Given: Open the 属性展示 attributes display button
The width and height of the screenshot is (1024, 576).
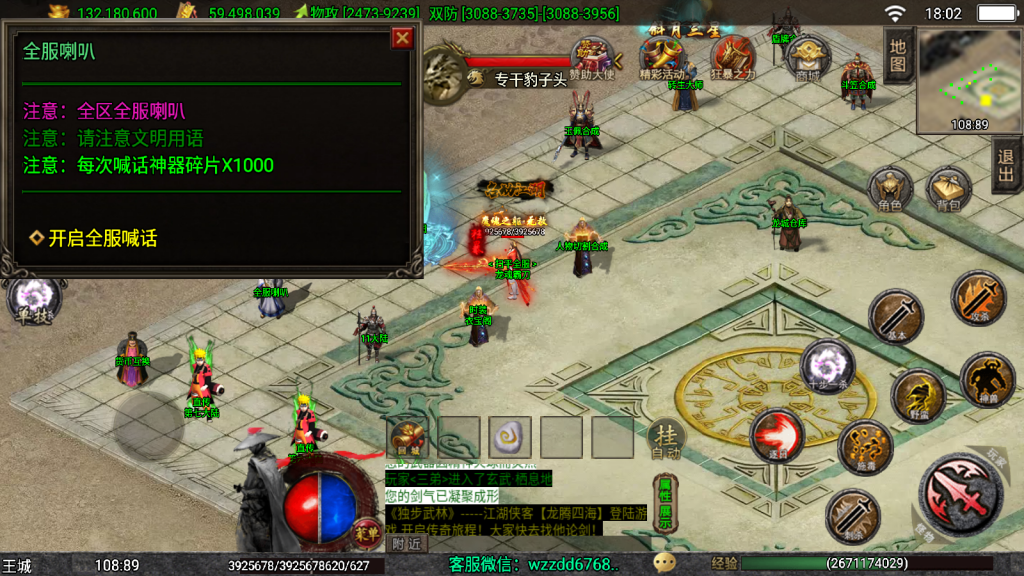Looking at the screenshot, I should click(x=664, y=503).
